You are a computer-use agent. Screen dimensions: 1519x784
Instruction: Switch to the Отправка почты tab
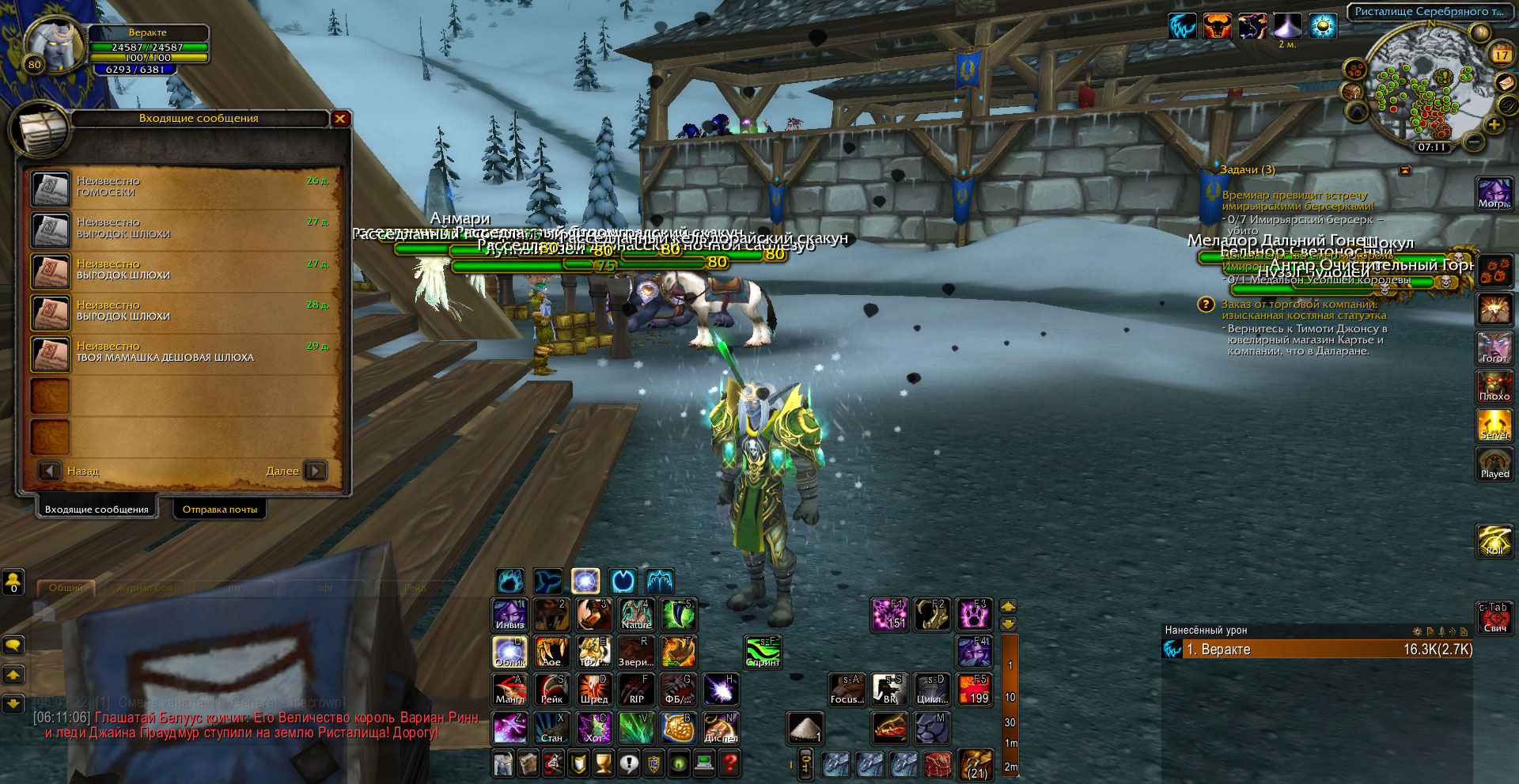point(220,509)
